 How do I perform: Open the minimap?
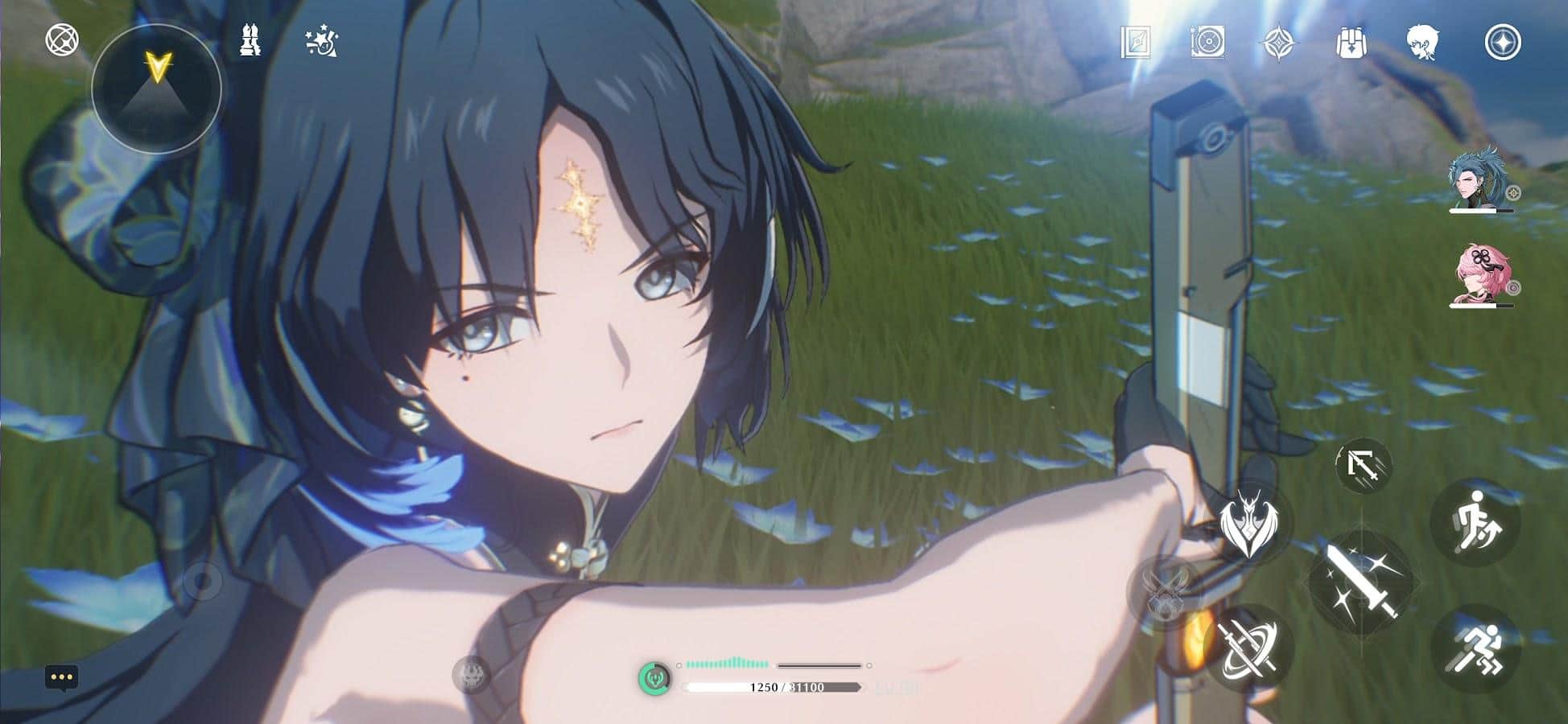(156, 87)
